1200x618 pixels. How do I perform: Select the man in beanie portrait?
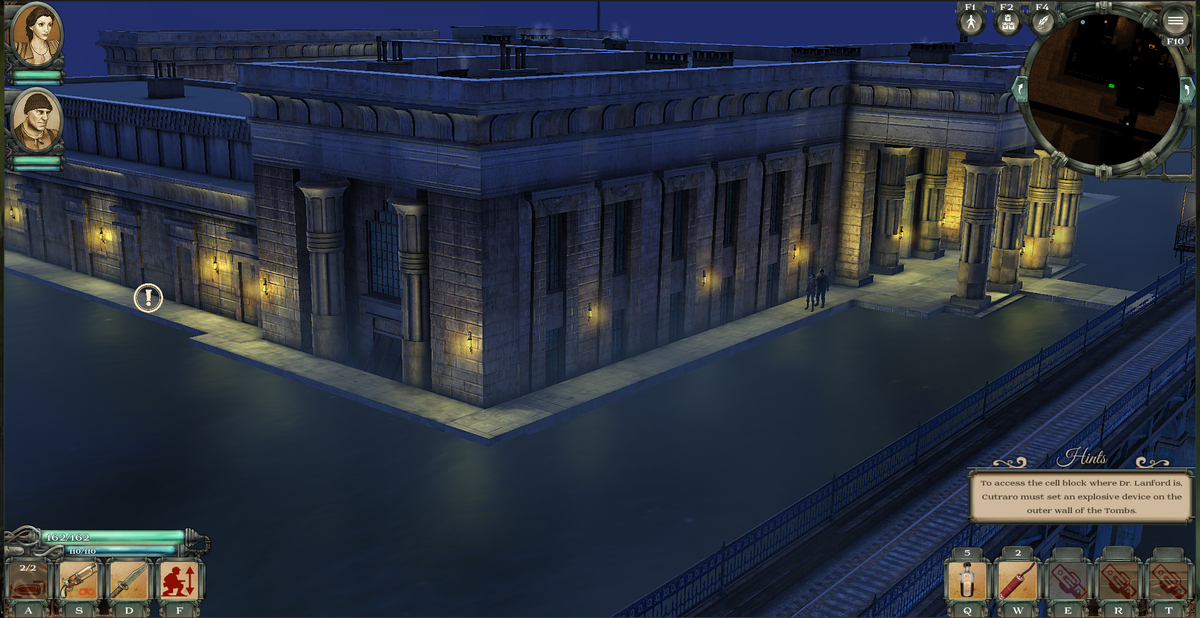coord(37,119)
